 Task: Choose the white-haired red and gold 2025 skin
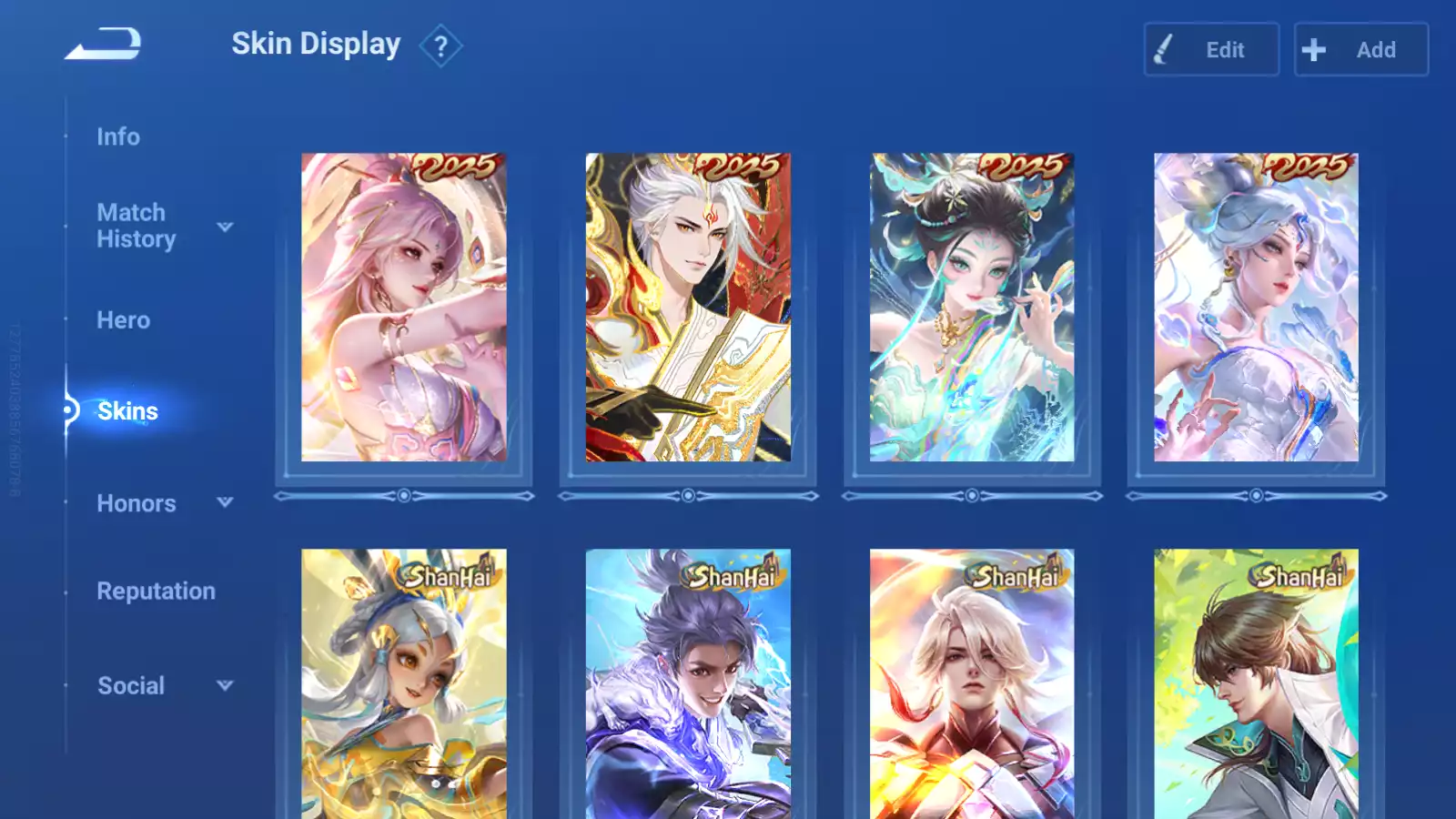[688, 308]
